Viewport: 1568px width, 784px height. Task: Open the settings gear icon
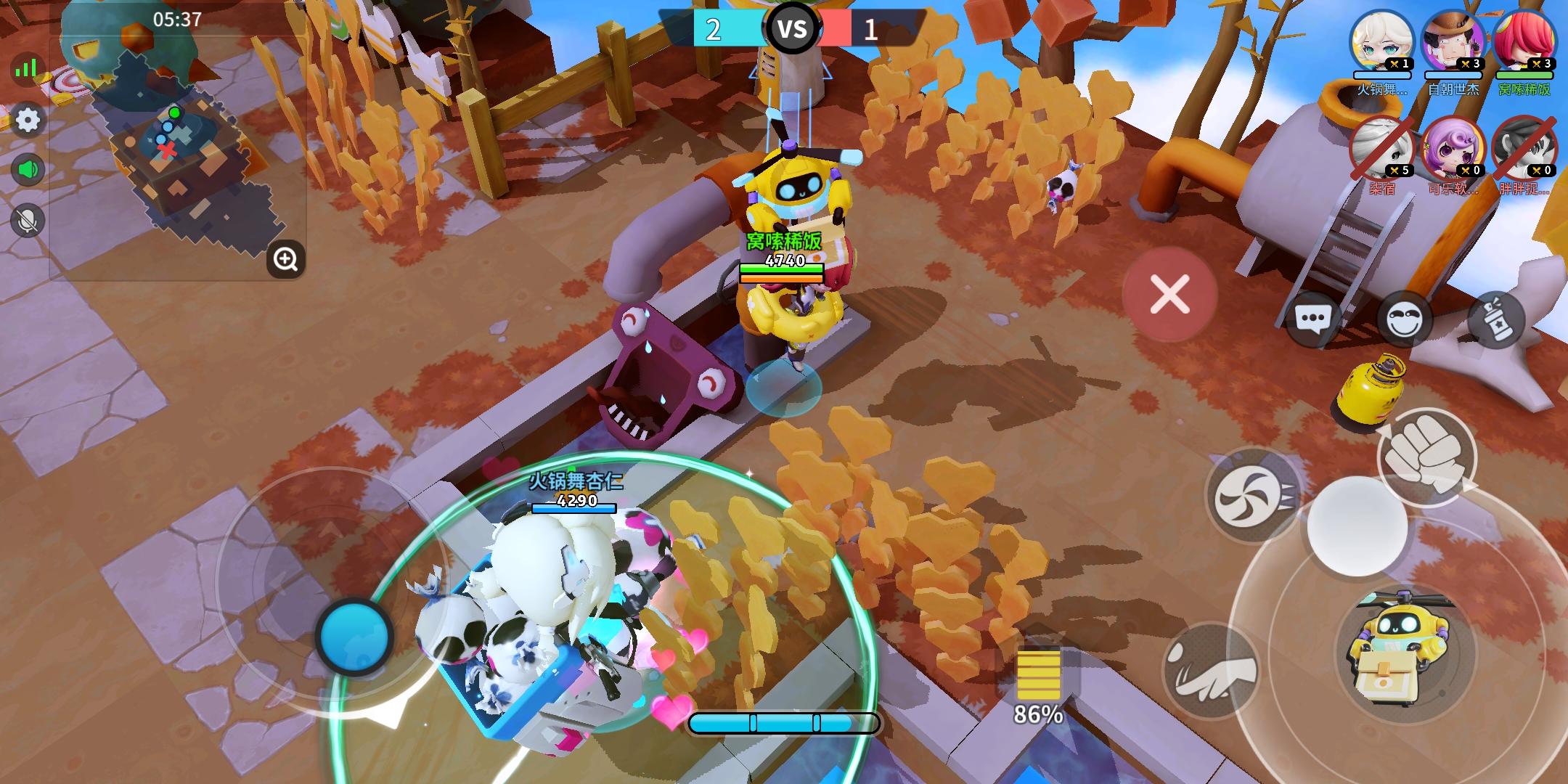pyautogui.click(x=28, y=118)
